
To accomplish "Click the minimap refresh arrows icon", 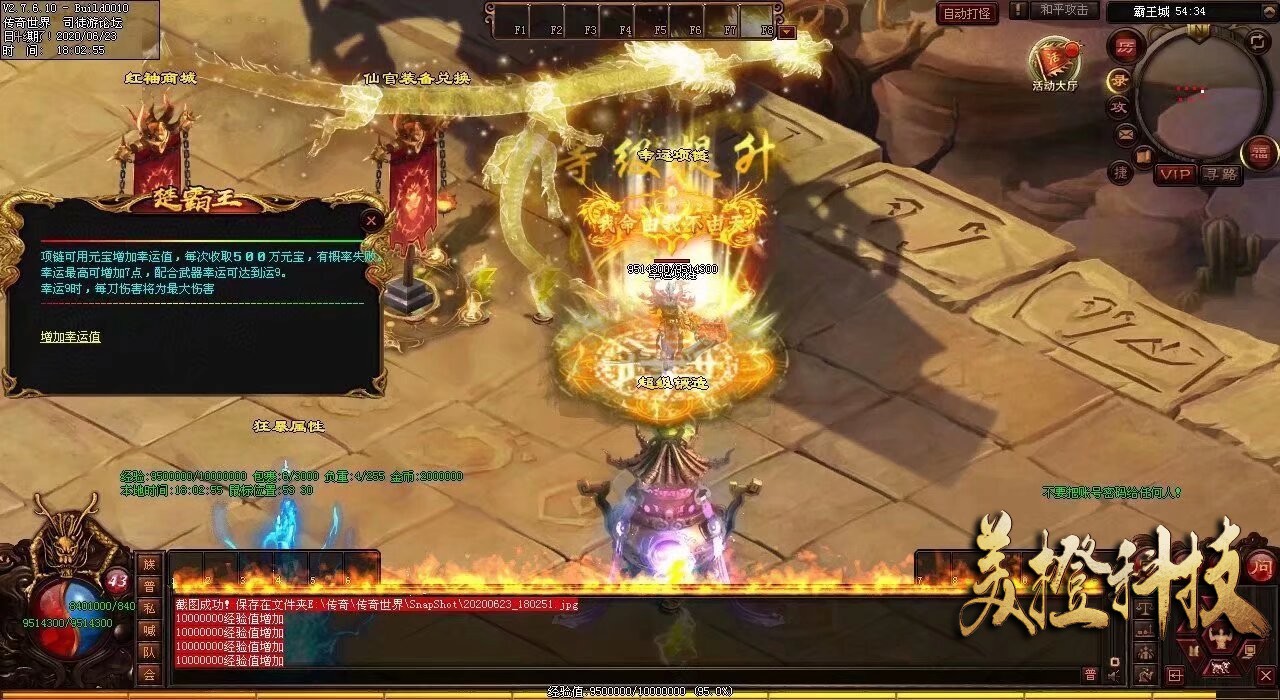I will pos(1257,41).
